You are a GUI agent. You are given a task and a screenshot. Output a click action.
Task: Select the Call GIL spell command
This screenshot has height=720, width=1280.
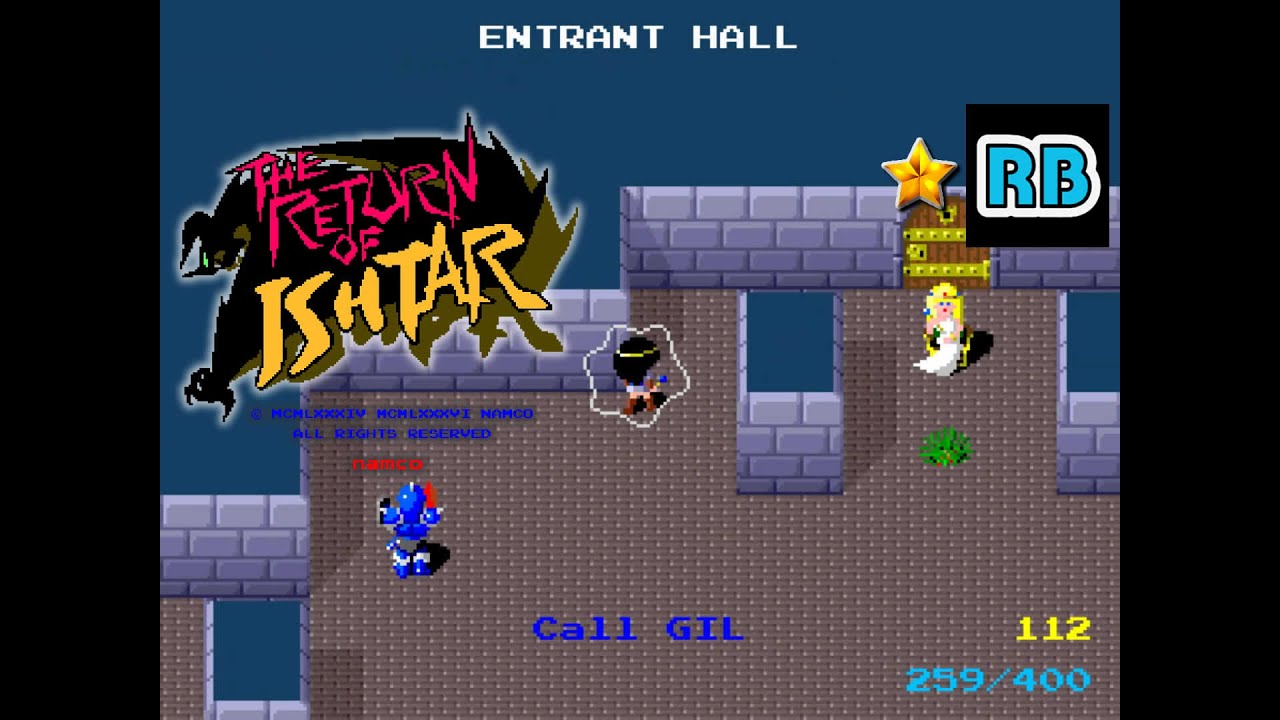point(638,629)
